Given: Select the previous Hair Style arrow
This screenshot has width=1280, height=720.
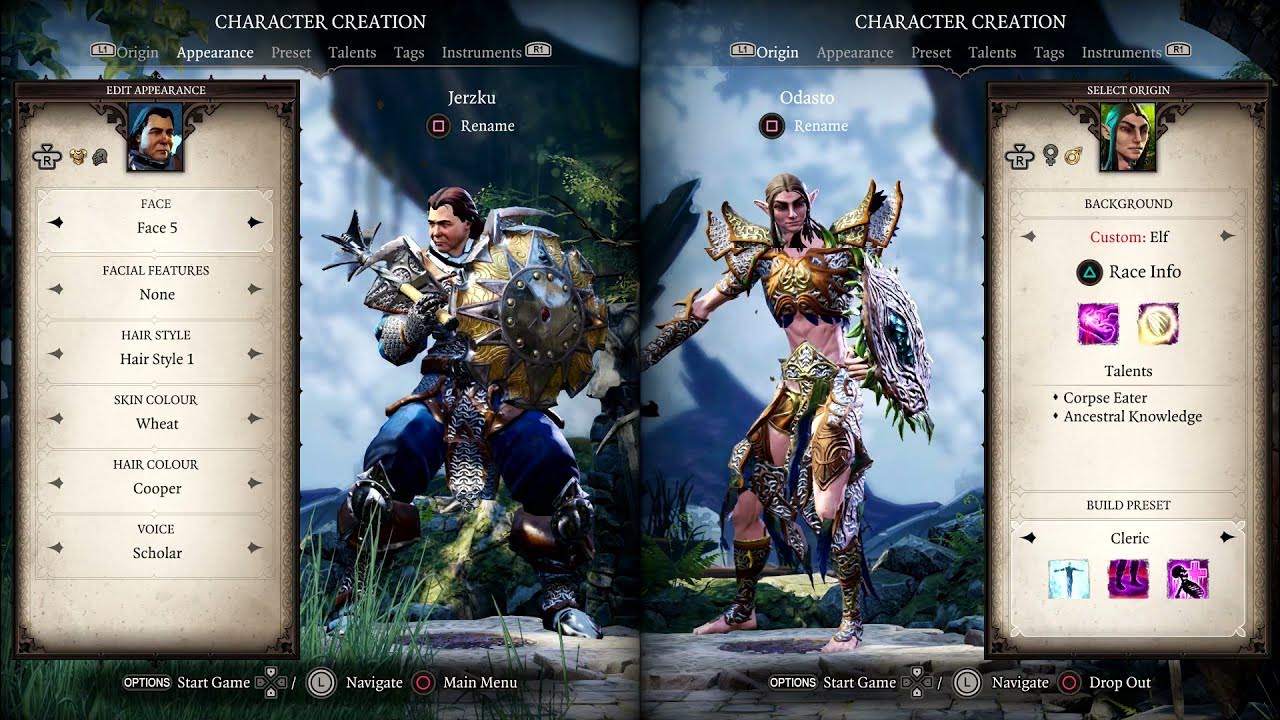Looking at the screenshot, I should pos(57,354).
